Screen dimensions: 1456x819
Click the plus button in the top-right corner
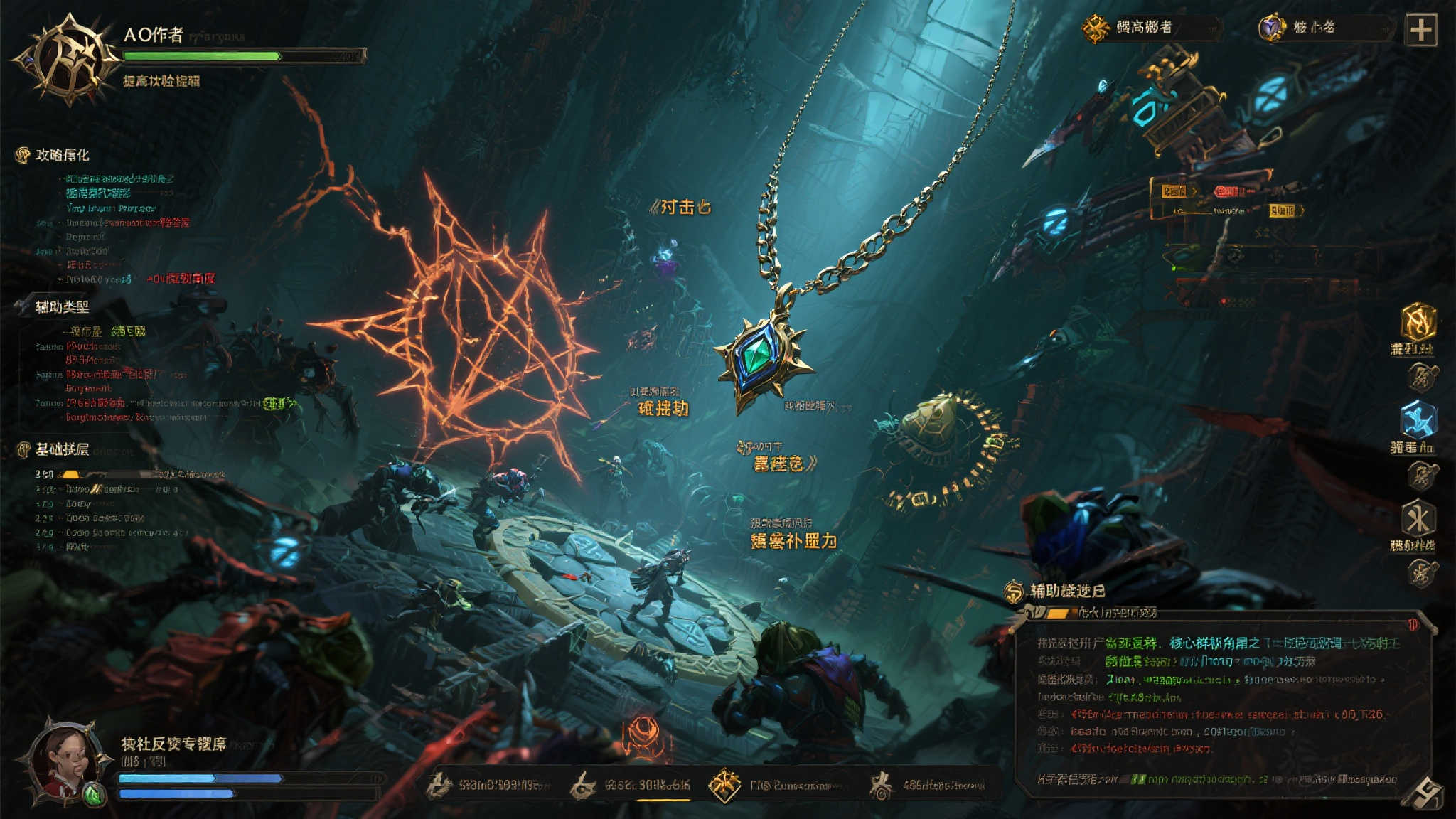click(1420, 30)
